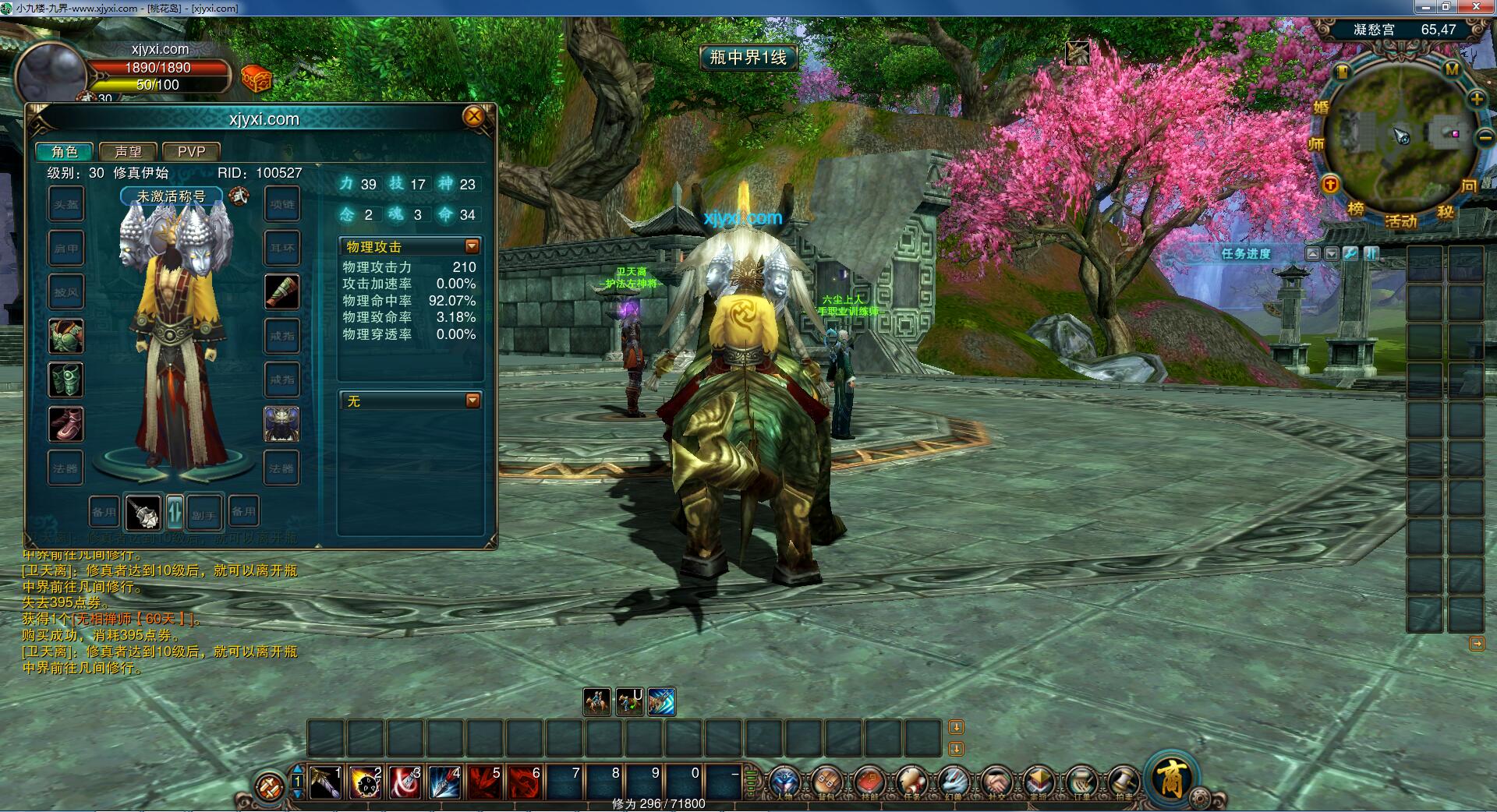Click the equipped mace weapon slot
The width and height of the screenshot is (1497, 812).
click(x=143, y=512)
